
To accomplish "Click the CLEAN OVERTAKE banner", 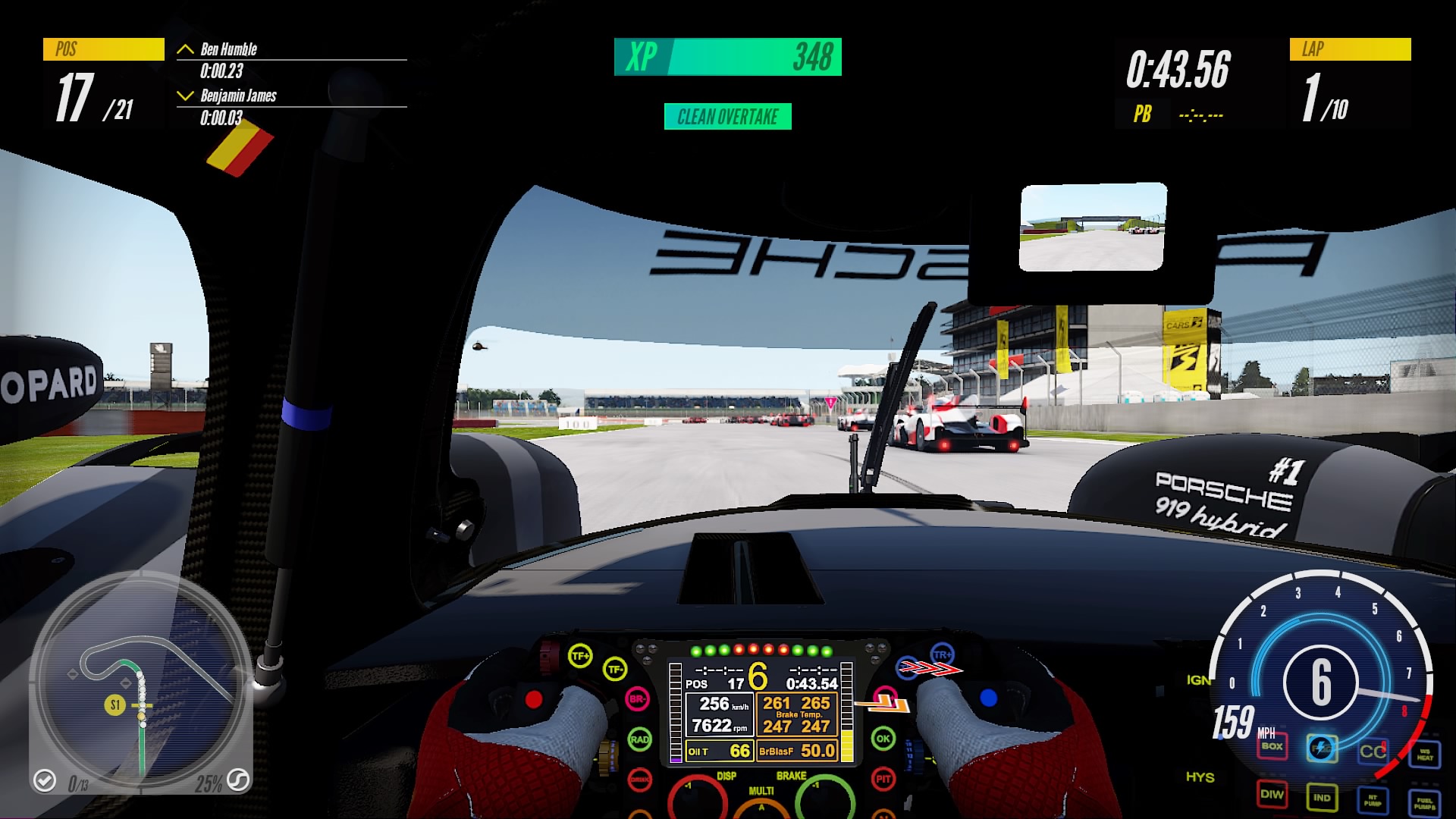I will click(727, 118).
